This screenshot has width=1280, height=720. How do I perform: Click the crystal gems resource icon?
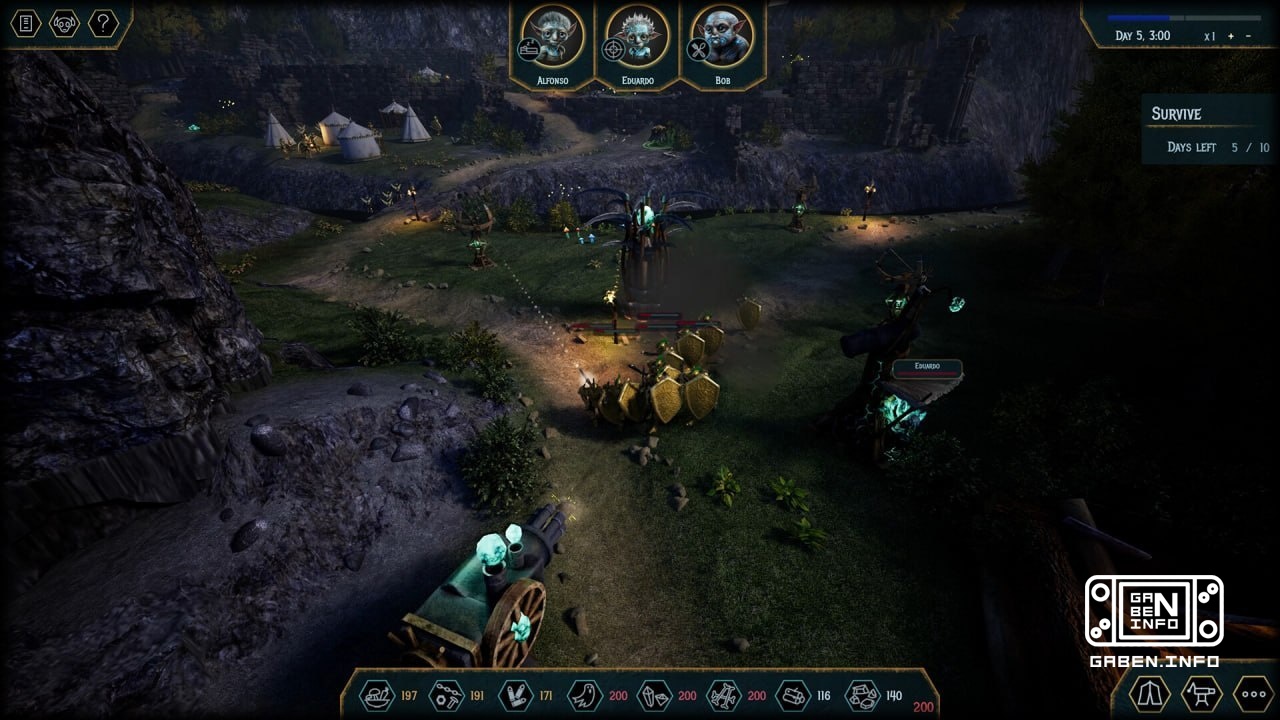(653, 695)
